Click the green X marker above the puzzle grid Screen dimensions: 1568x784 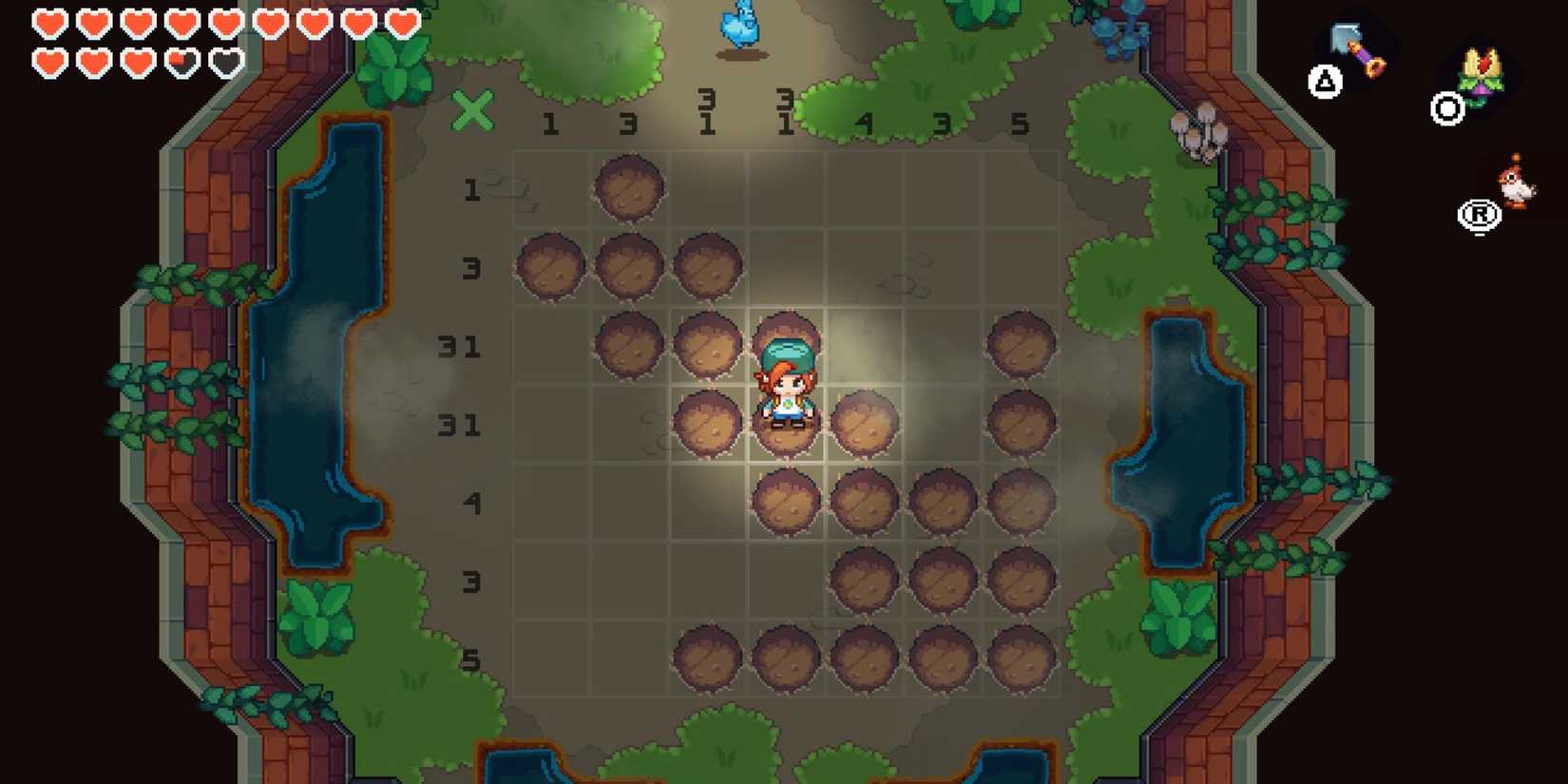(x=474, y=113)
